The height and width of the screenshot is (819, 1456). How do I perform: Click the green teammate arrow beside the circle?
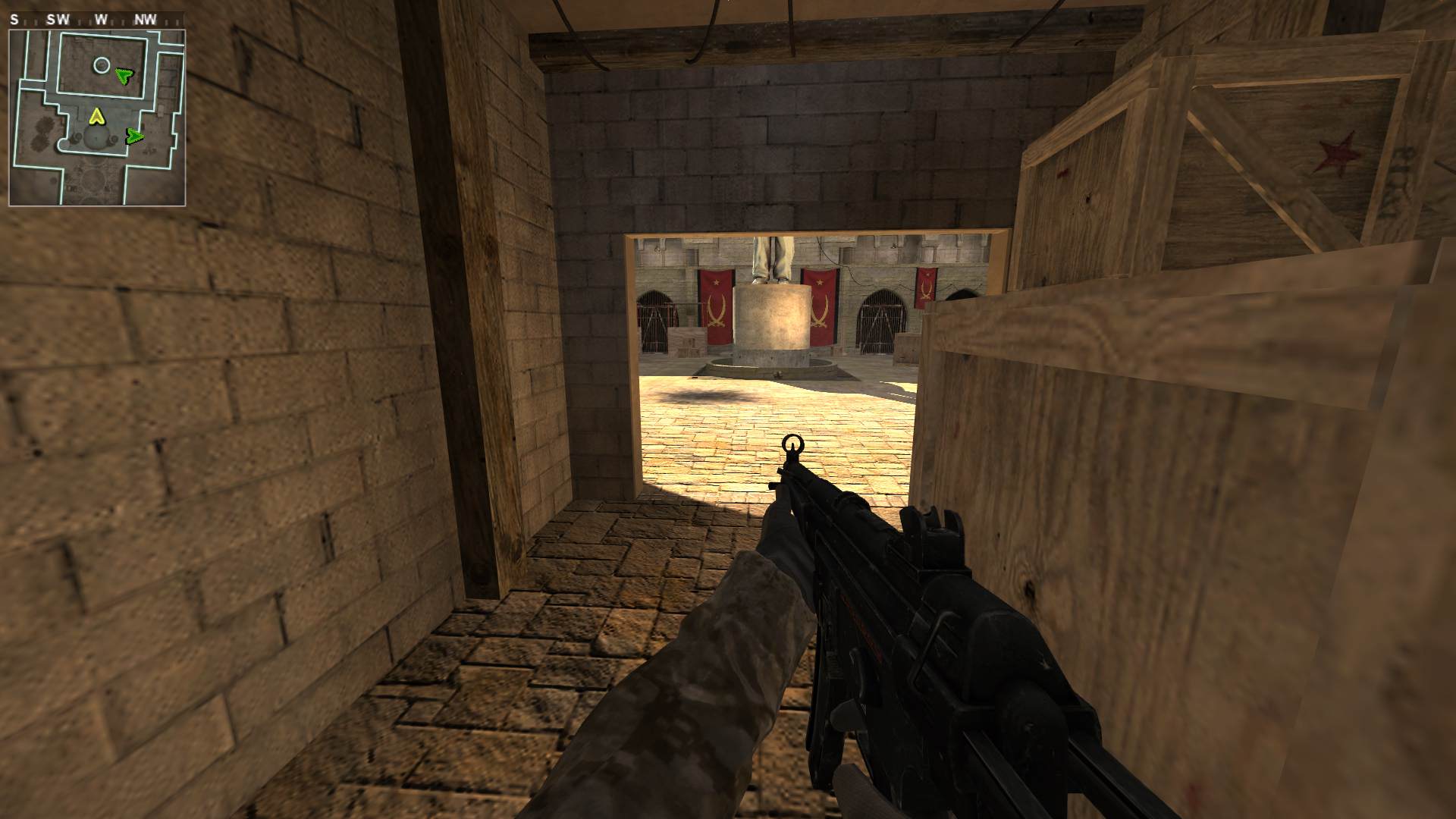(124, 75)
